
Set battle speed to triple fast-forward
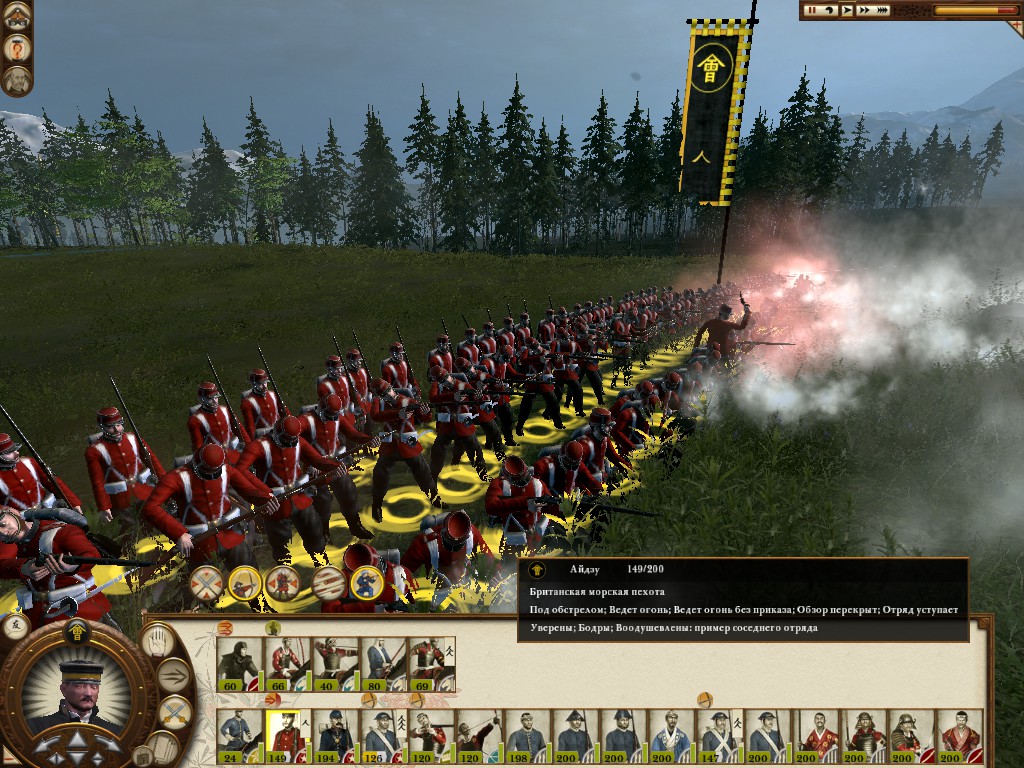pos(883,10)
